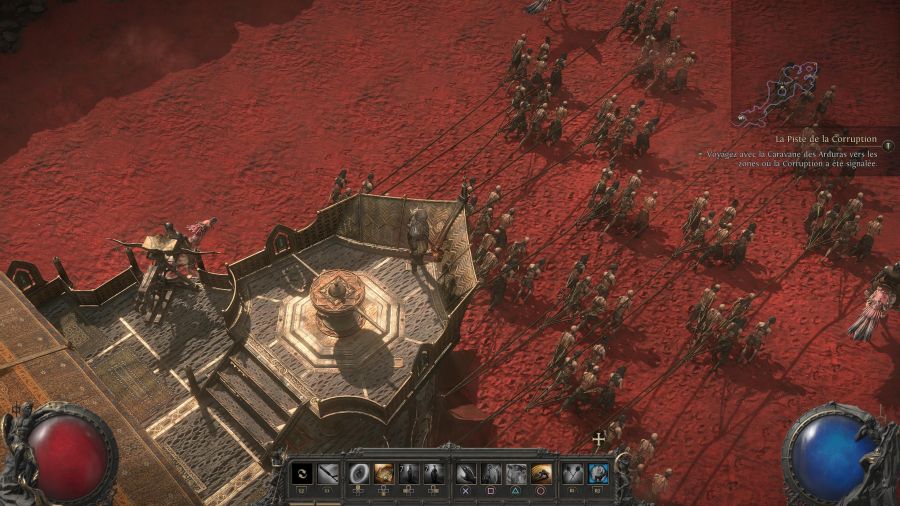Use the golden swirl skill
This screenshot has height=506, width=900.
(383, 473)
